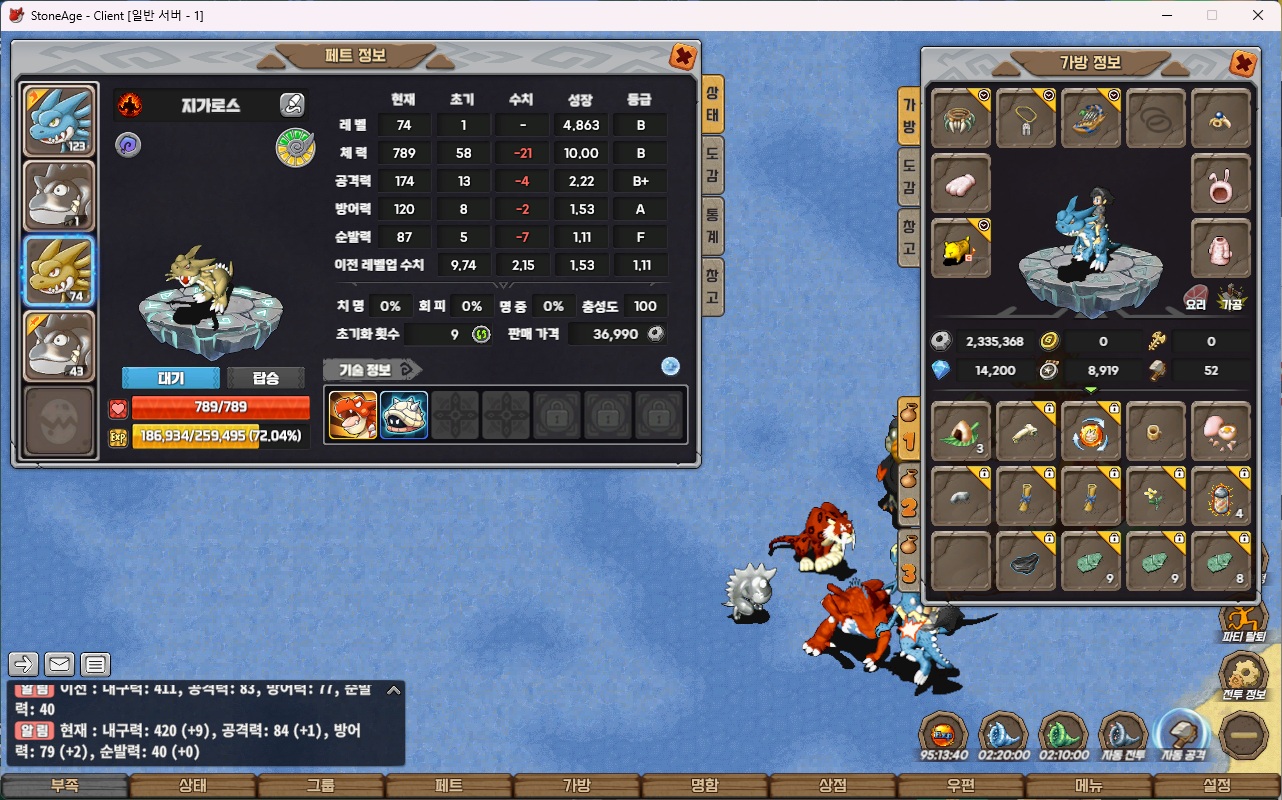This screenshot has height=800, width=1282.
Task: Choose the level 43 grey pet portrait
Action: (59, 346)
